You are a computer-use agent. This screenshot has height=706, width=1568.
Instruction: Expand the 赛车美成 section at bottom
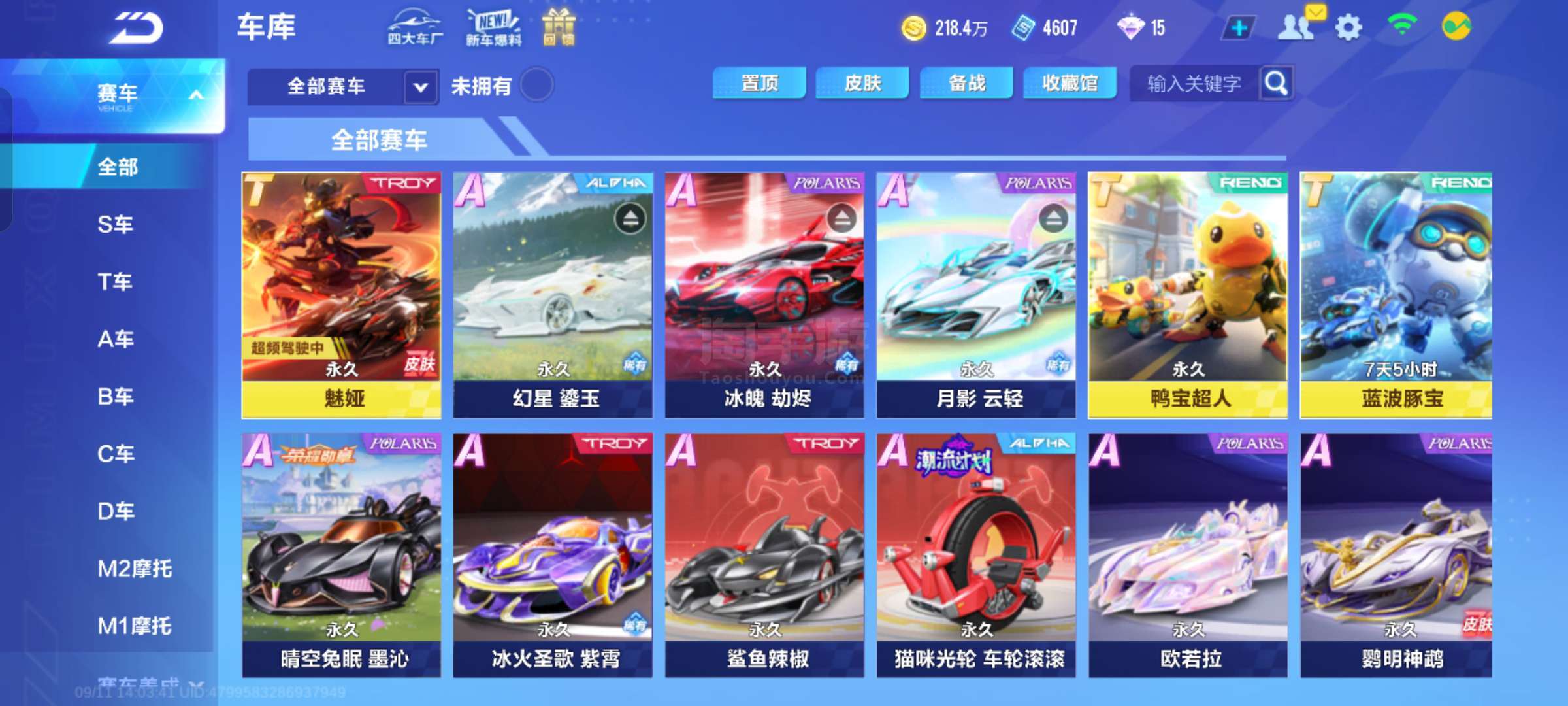[137, 682]
